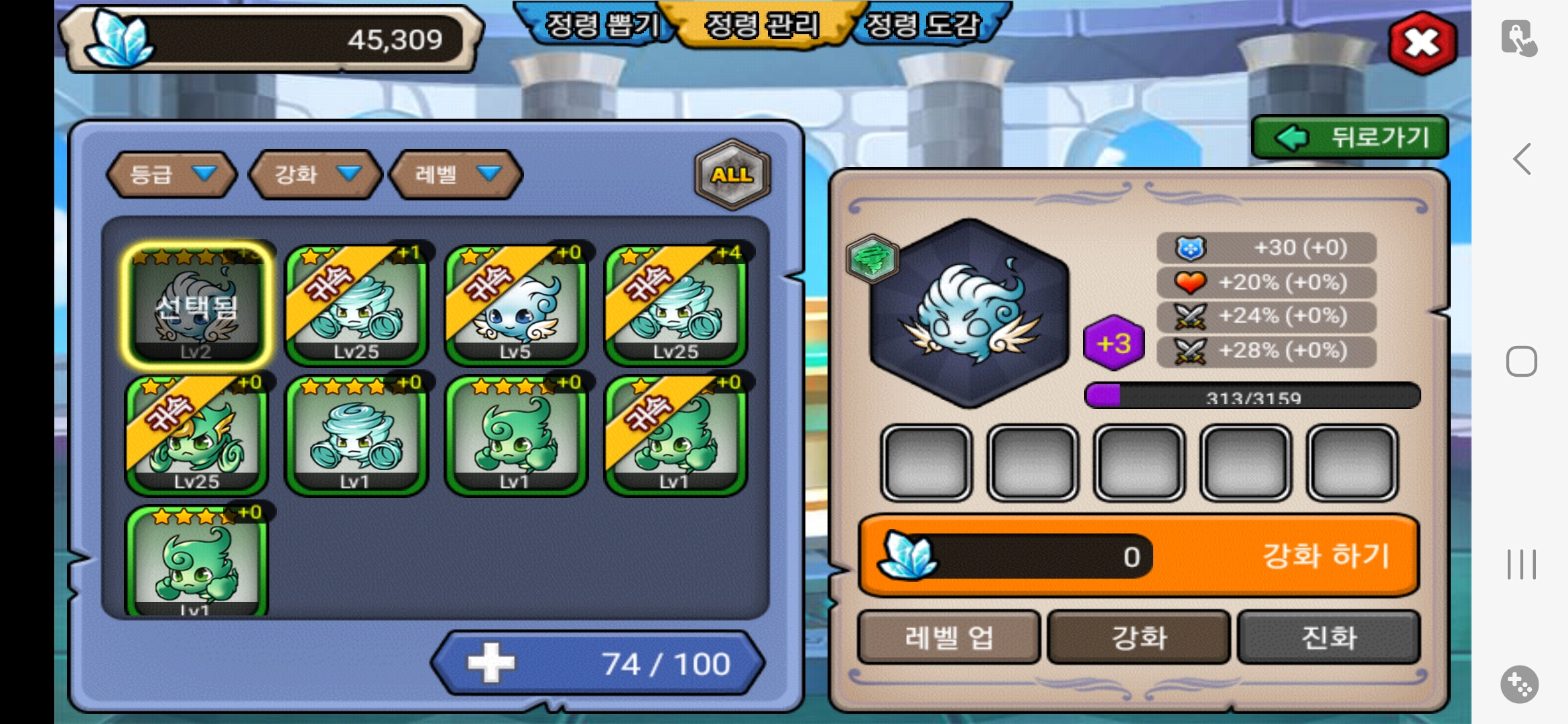The image size is (1568, 724).
Task: Expand spirit storage with plus button
Action: [491, 663]
